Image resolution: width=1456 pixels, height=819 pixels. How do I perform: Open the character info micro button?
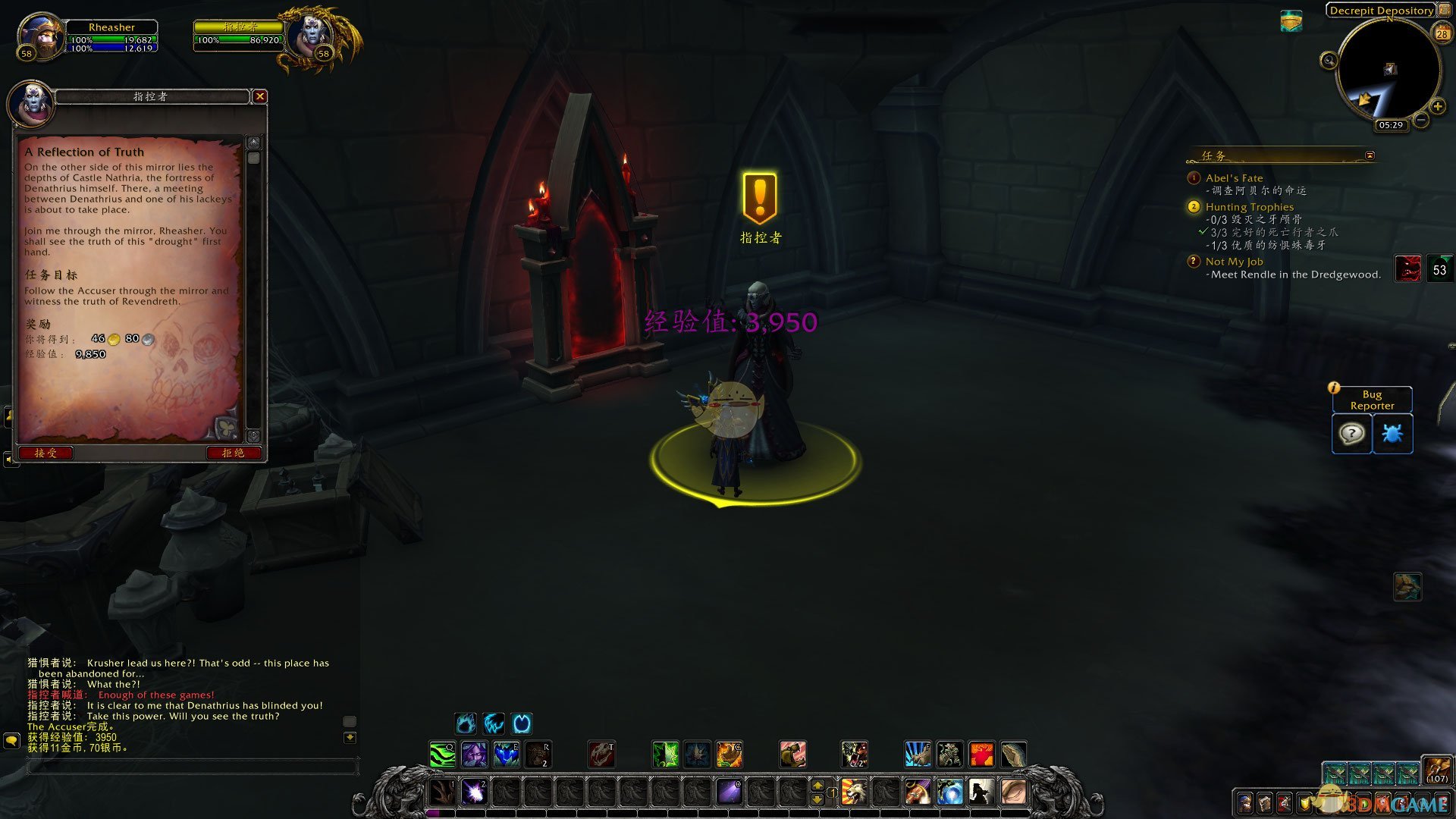[x=1244, y=803]
